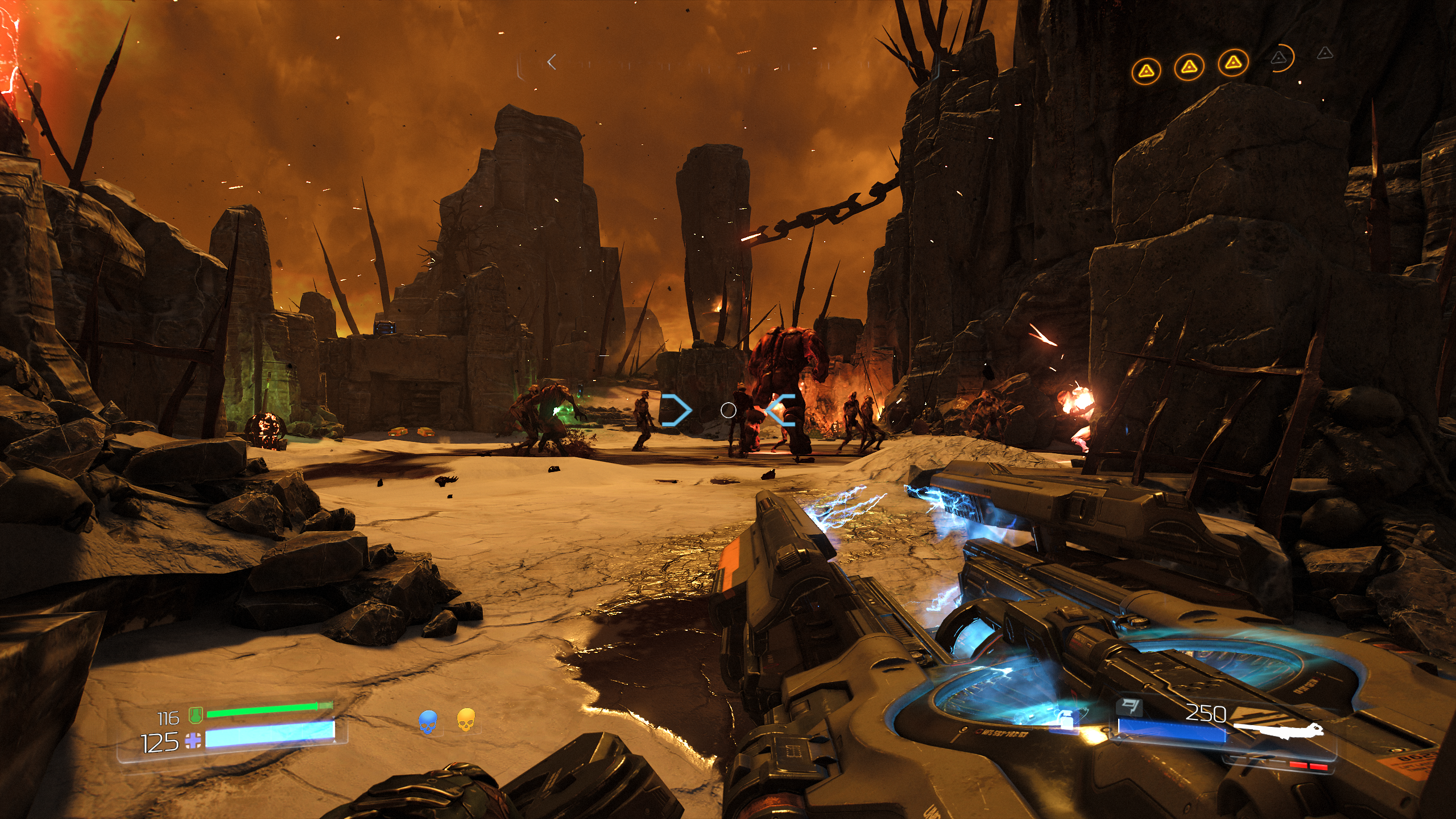Viewport: 1456px width, 819px height.
Task: Click the partially ringed gray triangle icon
Action: click(x=1279, y=57)
